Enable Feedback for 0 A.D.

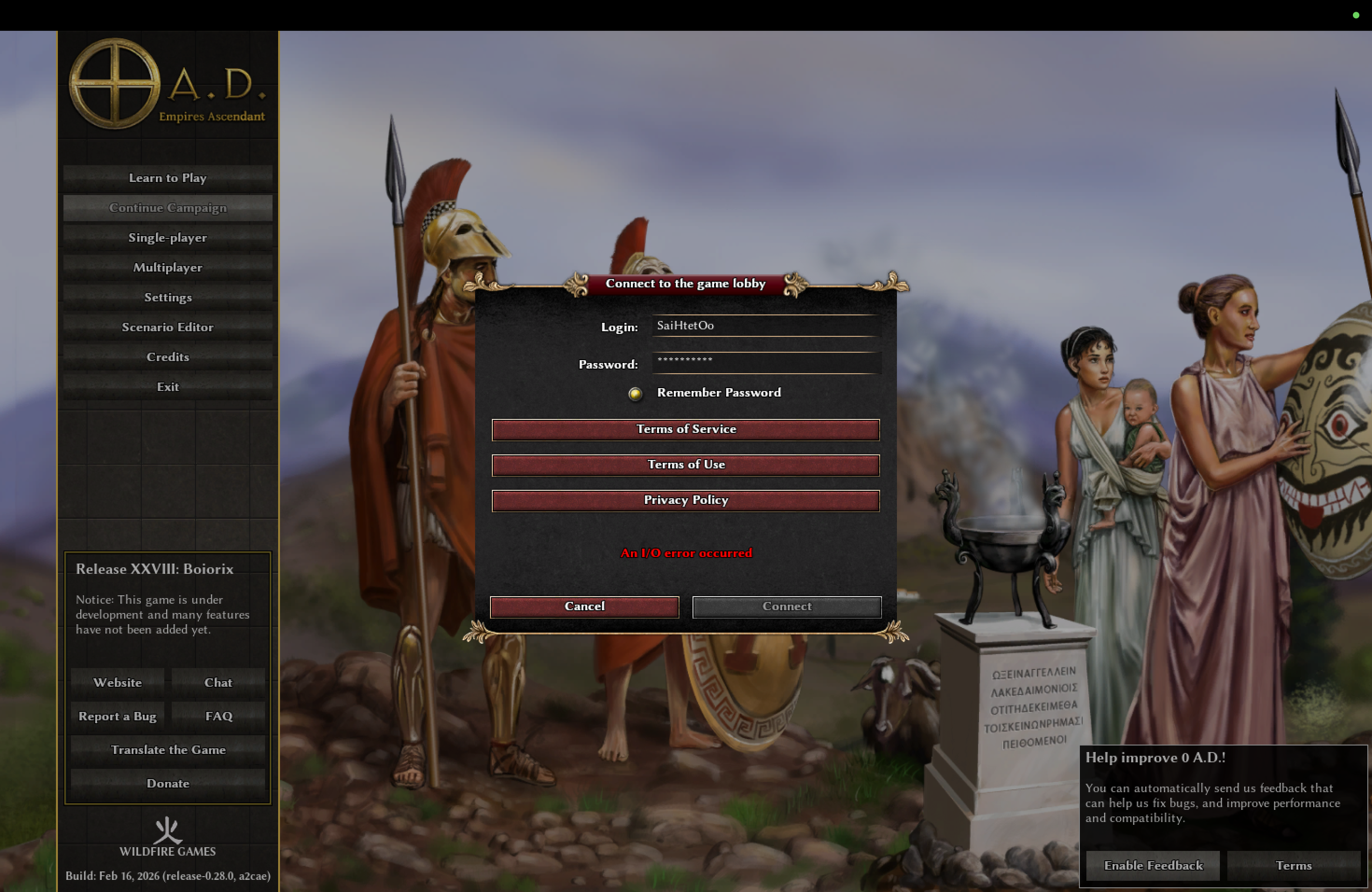coord(1152,865)
